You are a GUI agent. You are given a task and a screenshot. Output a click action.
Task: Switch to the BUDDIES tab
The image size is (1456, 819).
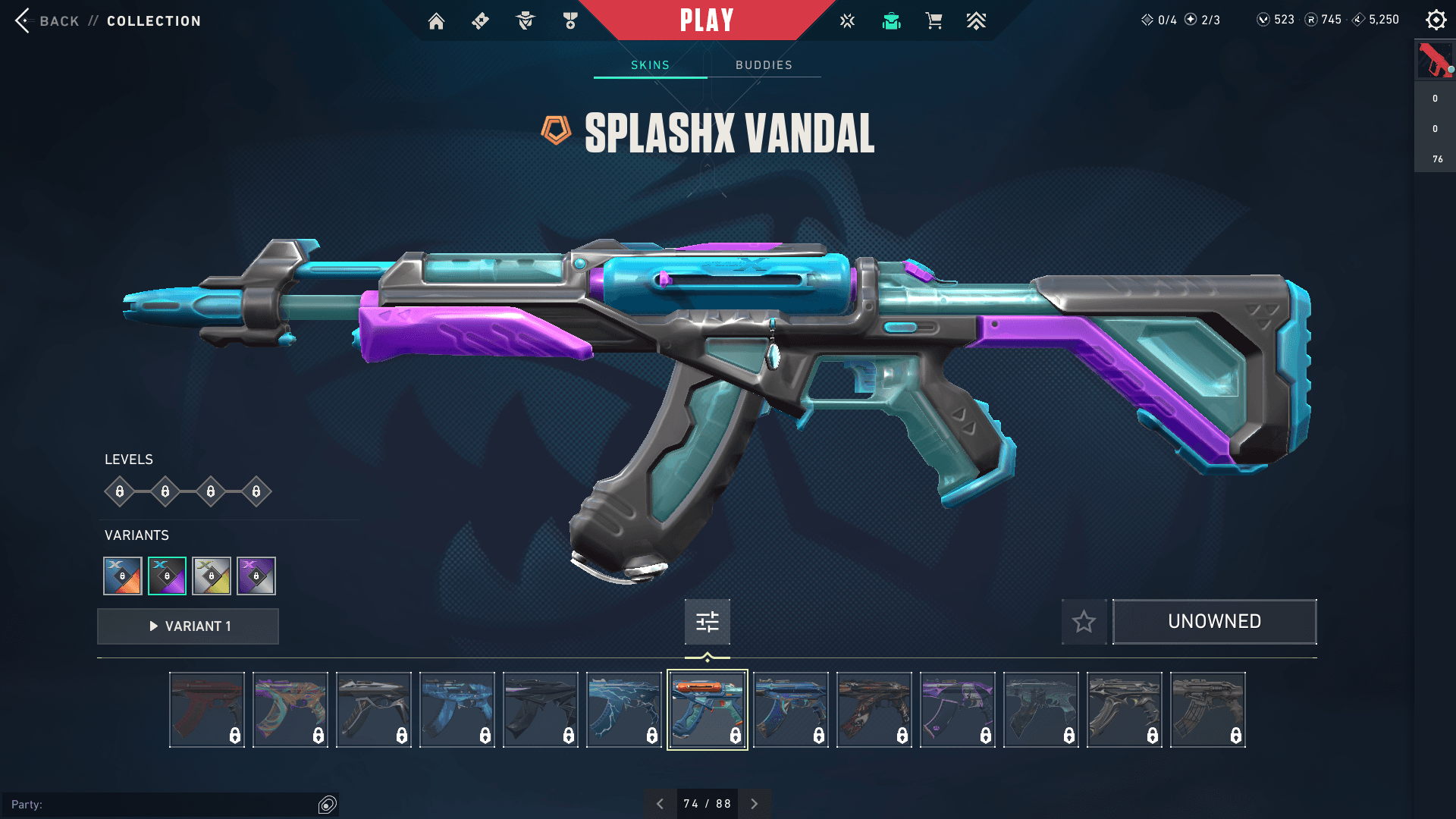click(x=763, y=65)
